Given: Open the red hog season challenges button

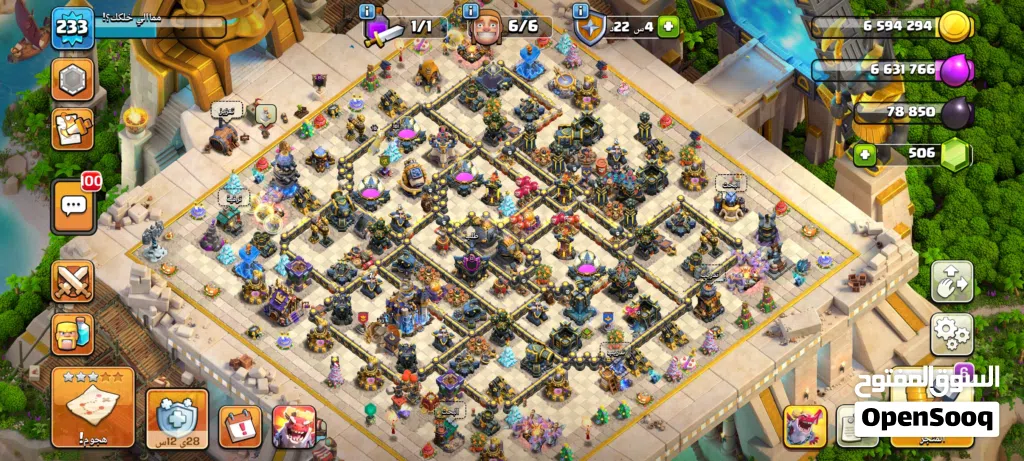Looking at the screenshot, I should tap(294, 426).
